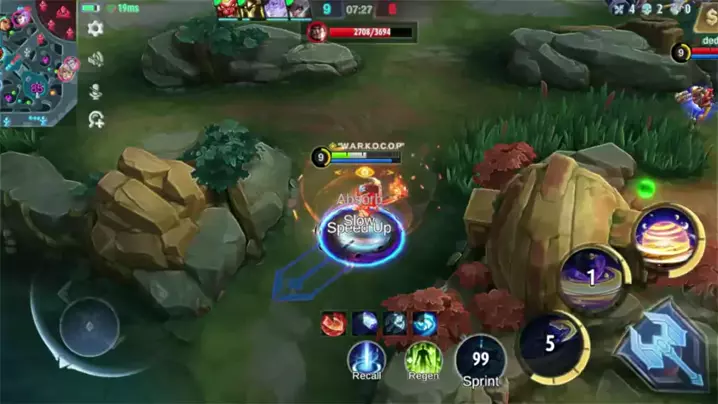Activate the Recall ability

[x=366, y=359]
